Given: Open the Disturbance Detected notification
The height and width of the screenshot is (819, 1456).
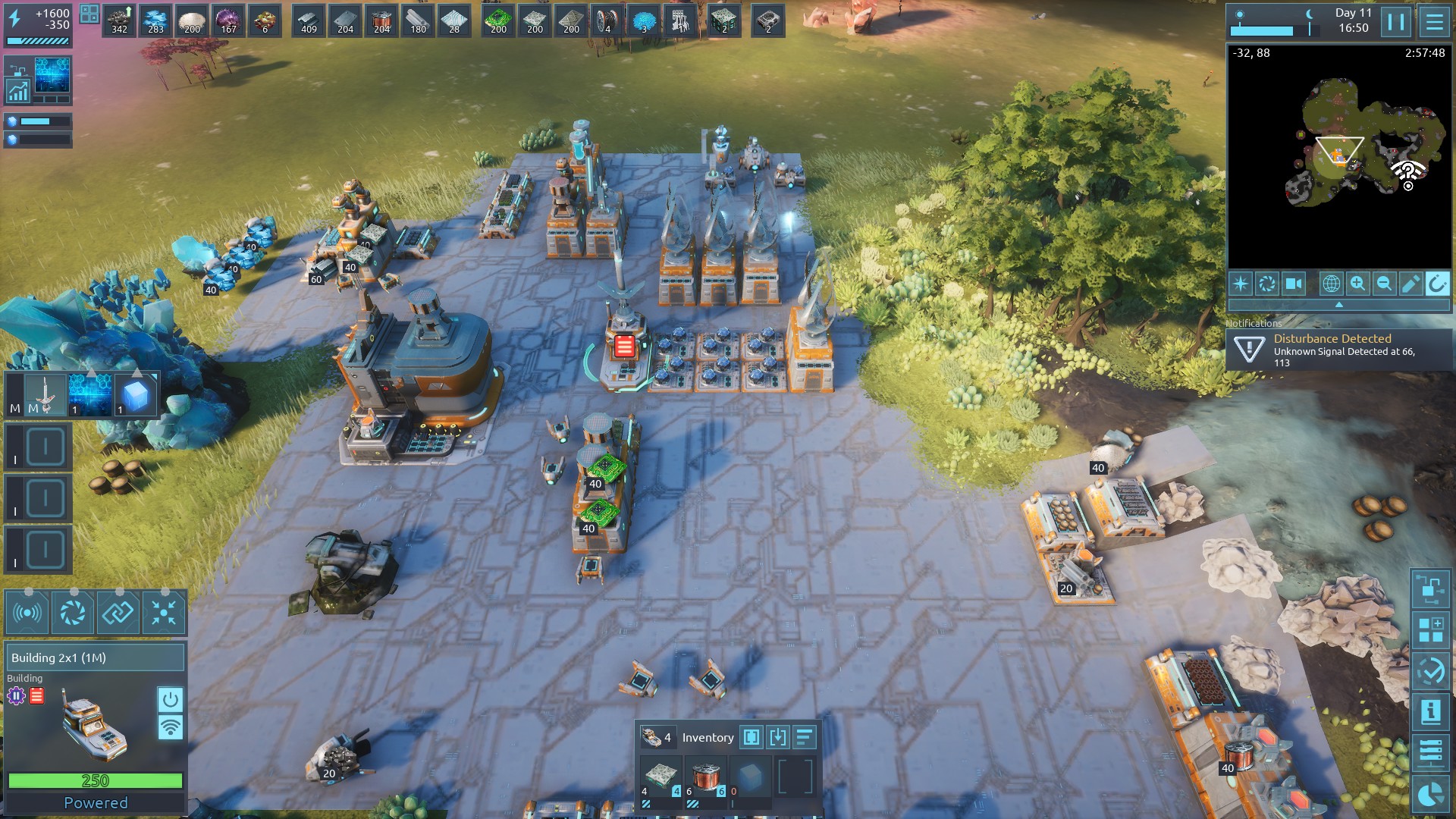Looking at the screenshot, I should coord(1339,350).
